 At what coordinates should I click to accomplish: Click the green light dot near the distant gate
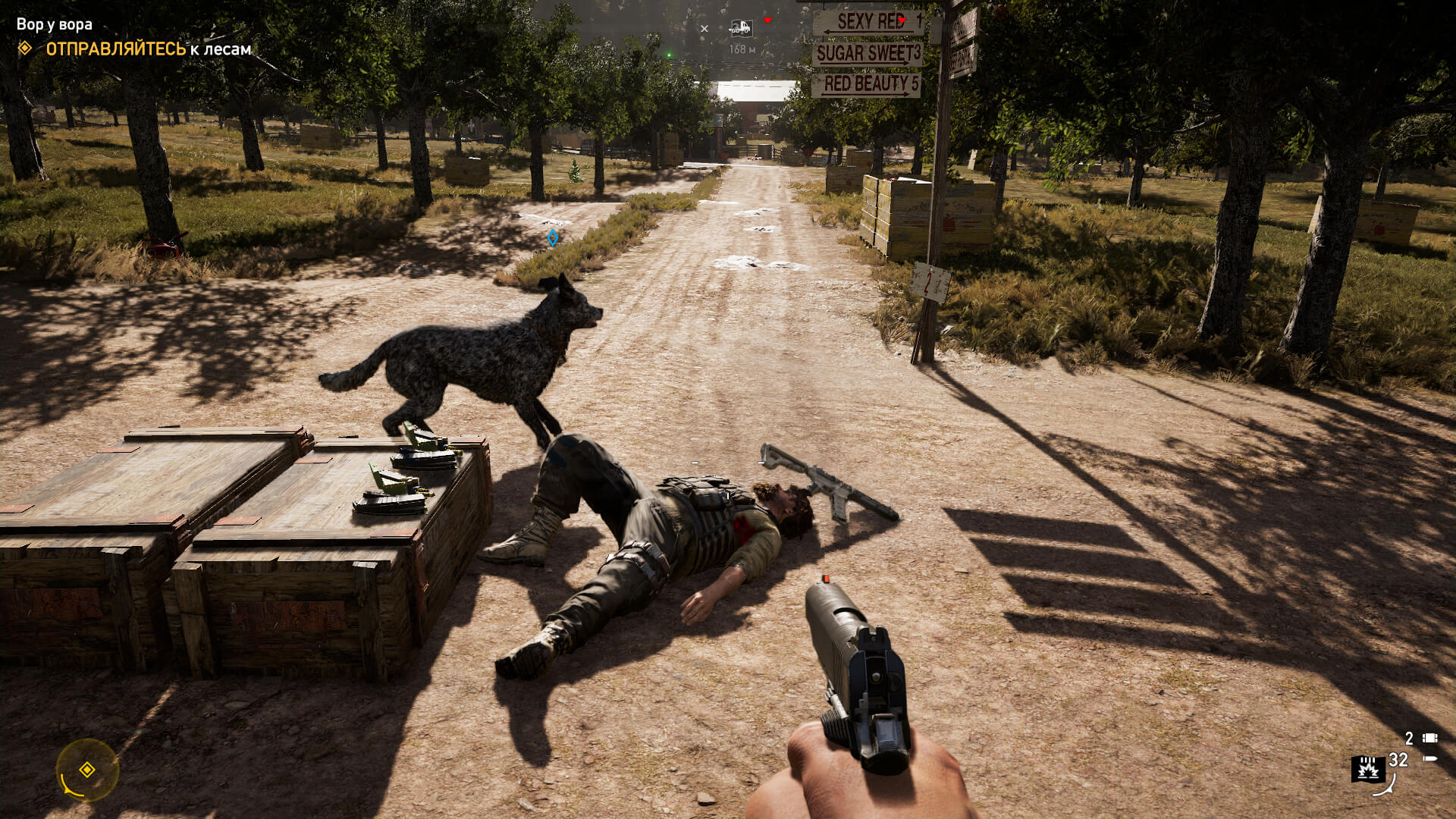[x=669, y=53]
